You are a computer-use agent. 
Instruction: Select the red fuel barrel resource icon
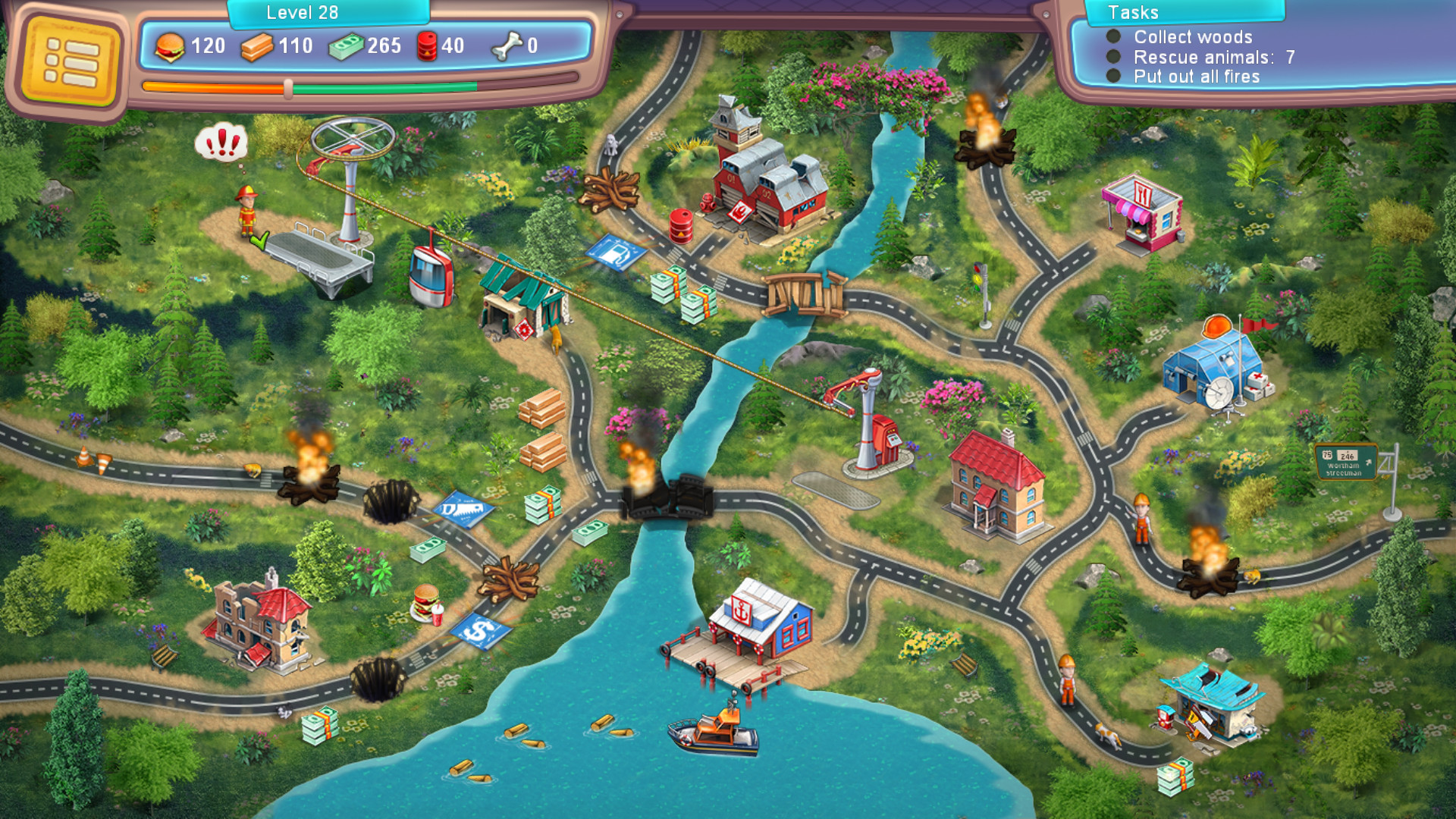(427, 45)
